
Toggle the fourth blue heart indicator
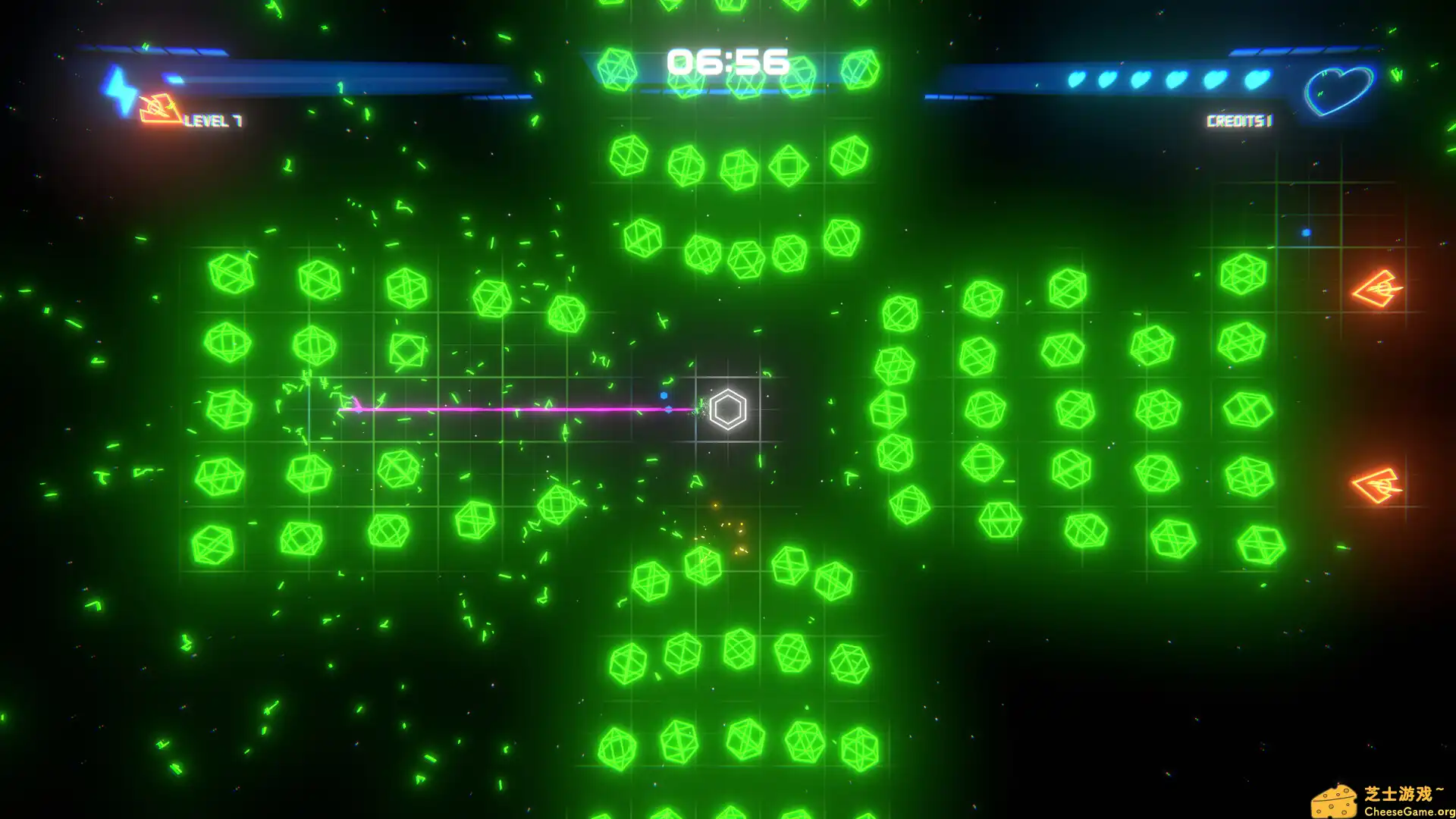coord(1177,79)
